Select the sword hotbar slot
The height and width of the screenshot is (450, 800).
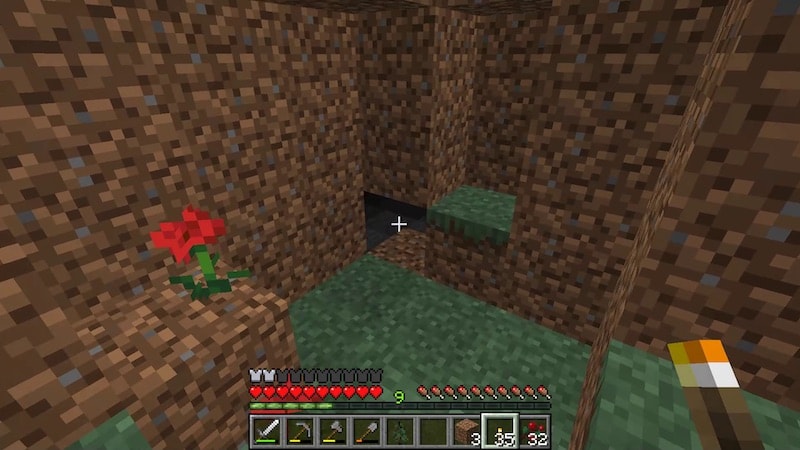pos(266,431)
